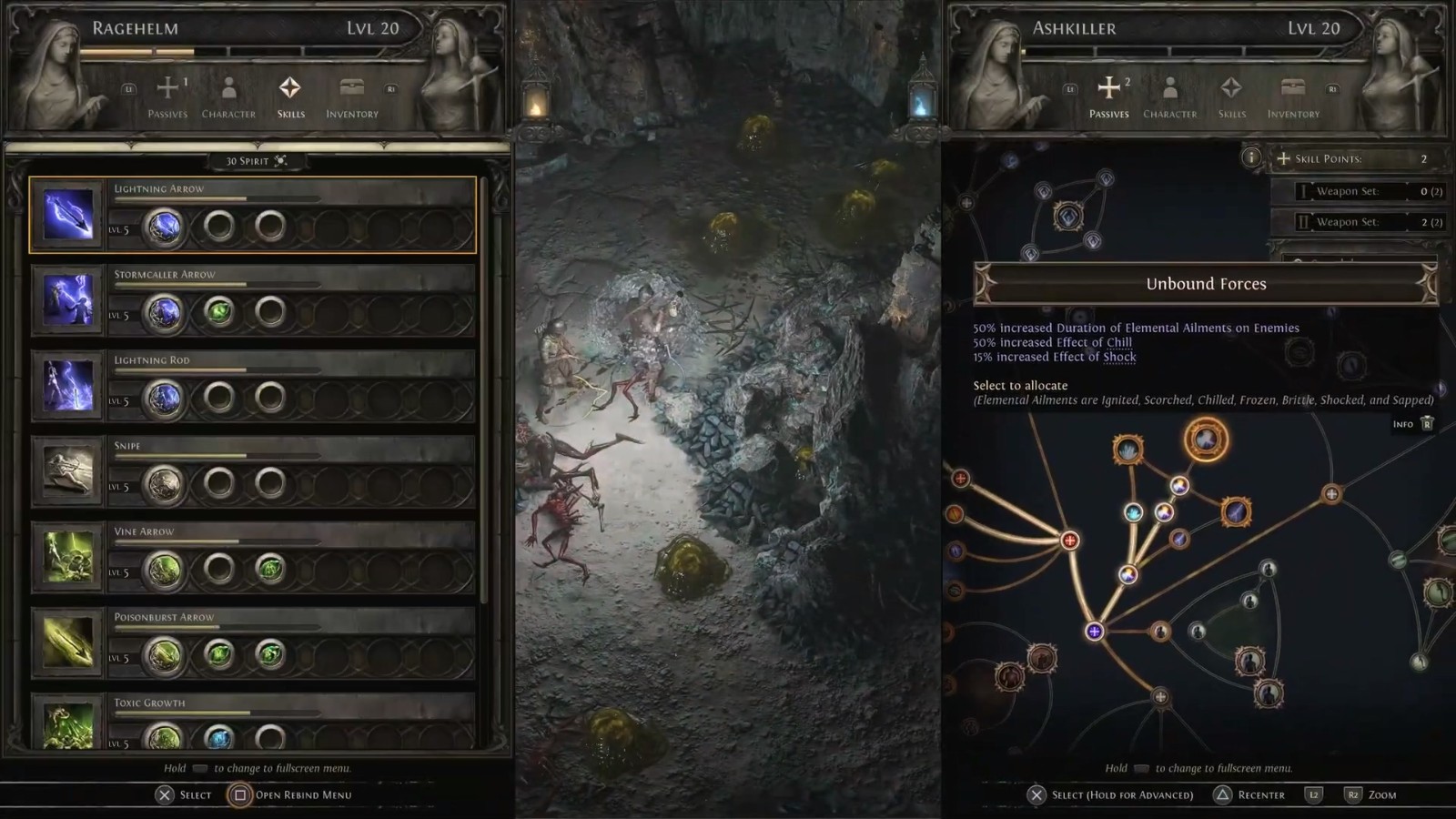Show Ashkiller's Character tab
This screenshot has width=1456, height=819.
1170,96
